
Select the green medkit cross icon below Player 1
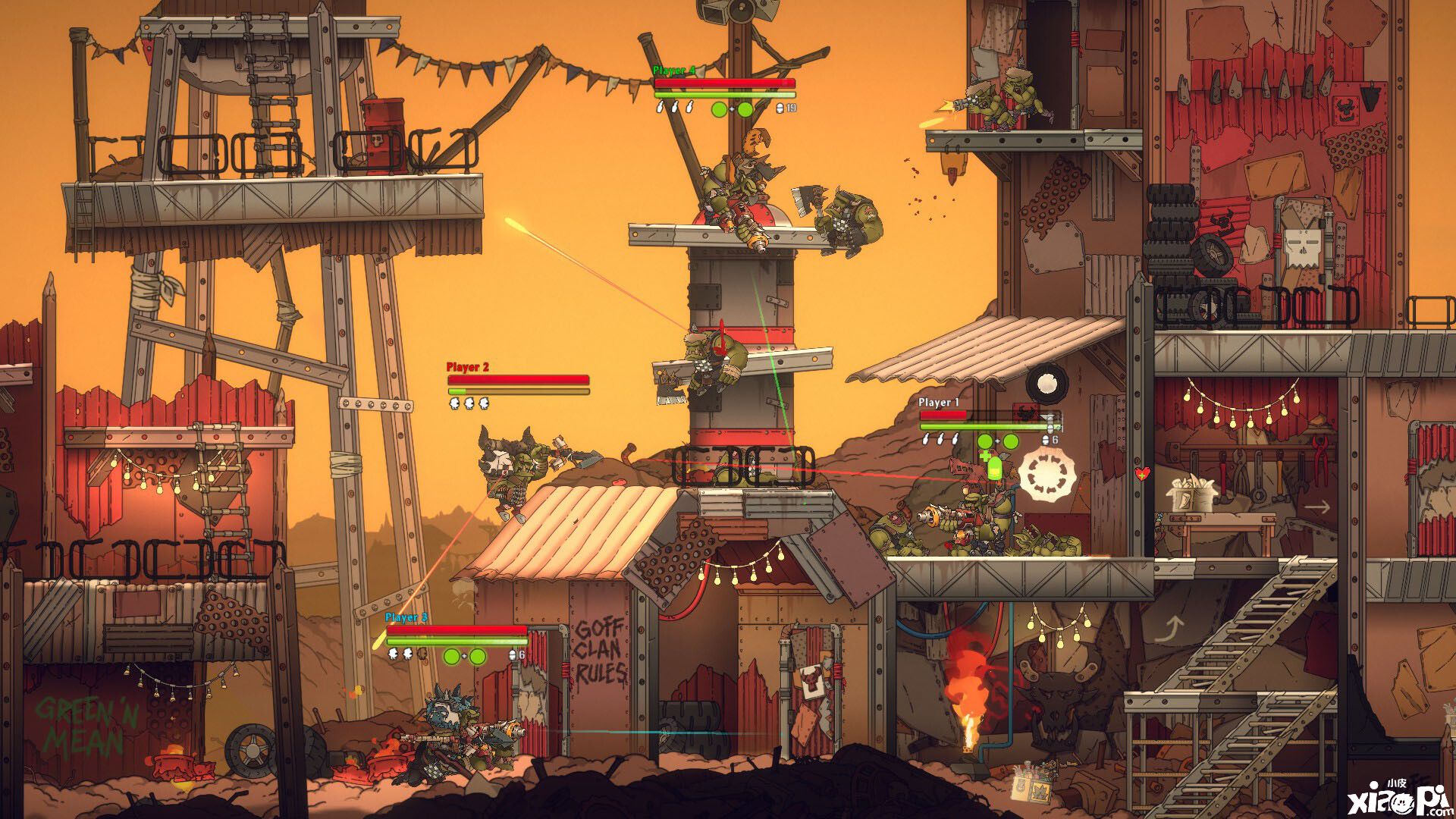tap(986, 456)
